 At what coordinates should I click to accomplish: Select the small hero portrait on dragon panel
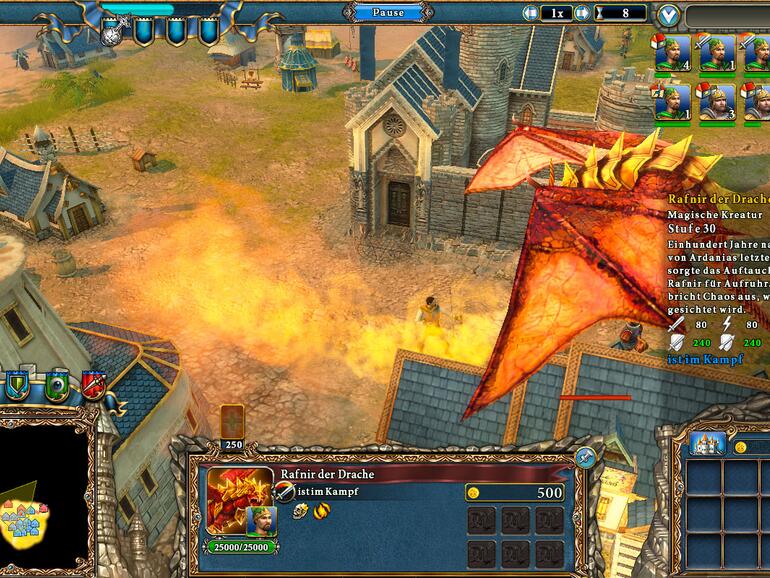(x=261, y=520)
